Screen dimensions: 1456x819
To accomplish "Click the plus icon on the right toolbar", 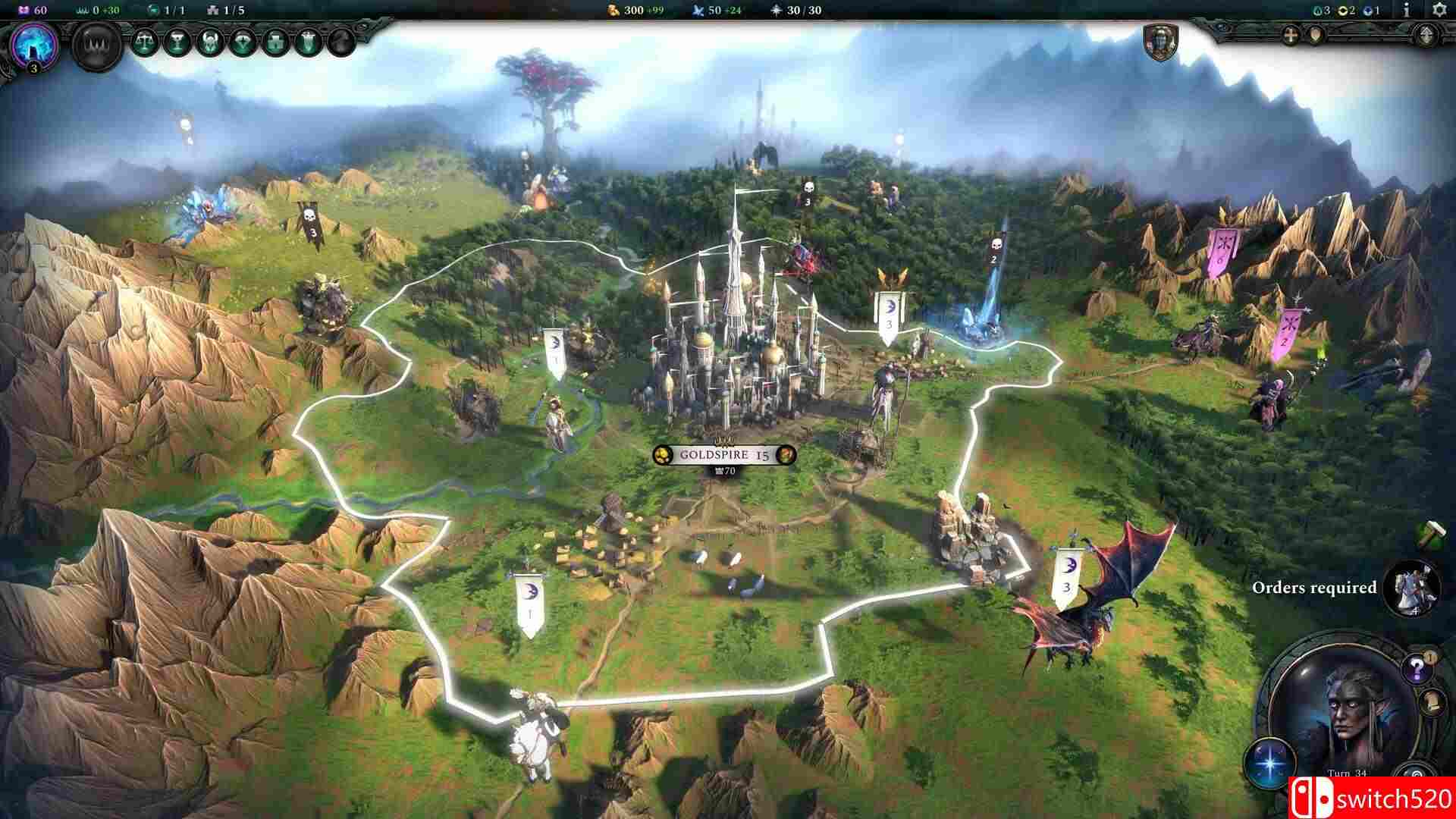I will tap(1290, 36).
